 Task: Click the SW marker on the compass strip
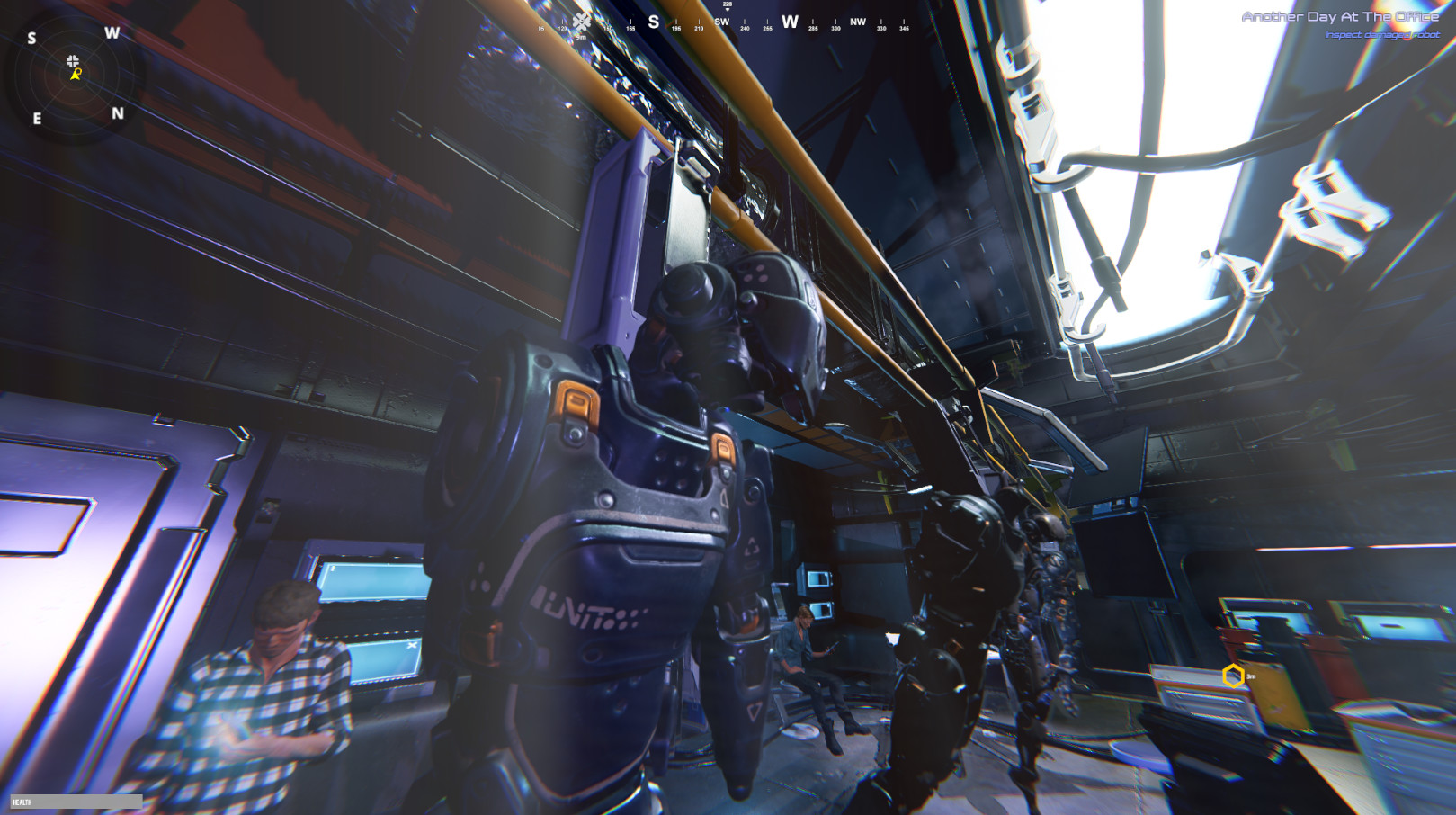(x=722, y=21)
